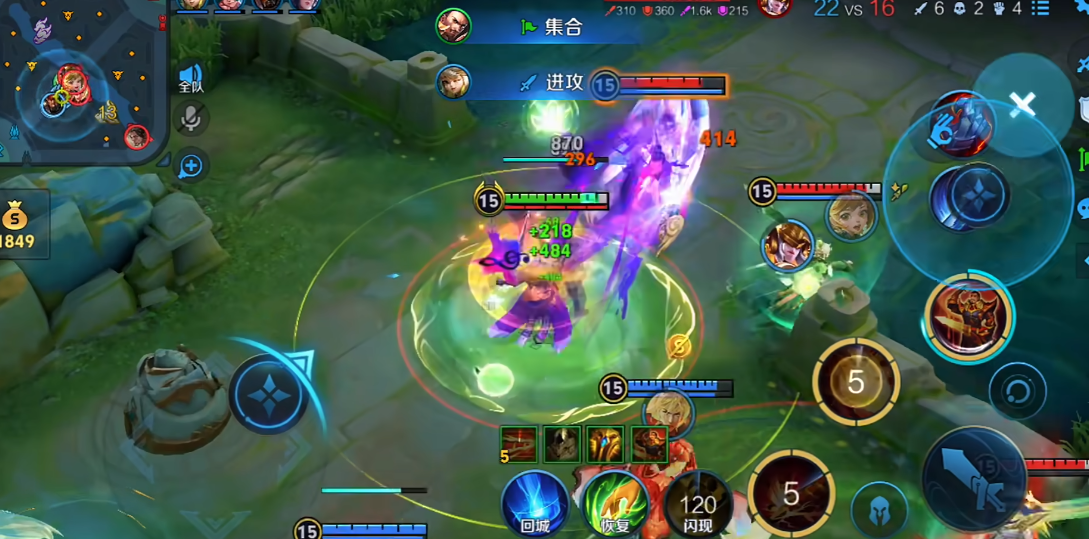
Task: Target the blonde enemy hero portrait
Action: click(x=851, y=217)
